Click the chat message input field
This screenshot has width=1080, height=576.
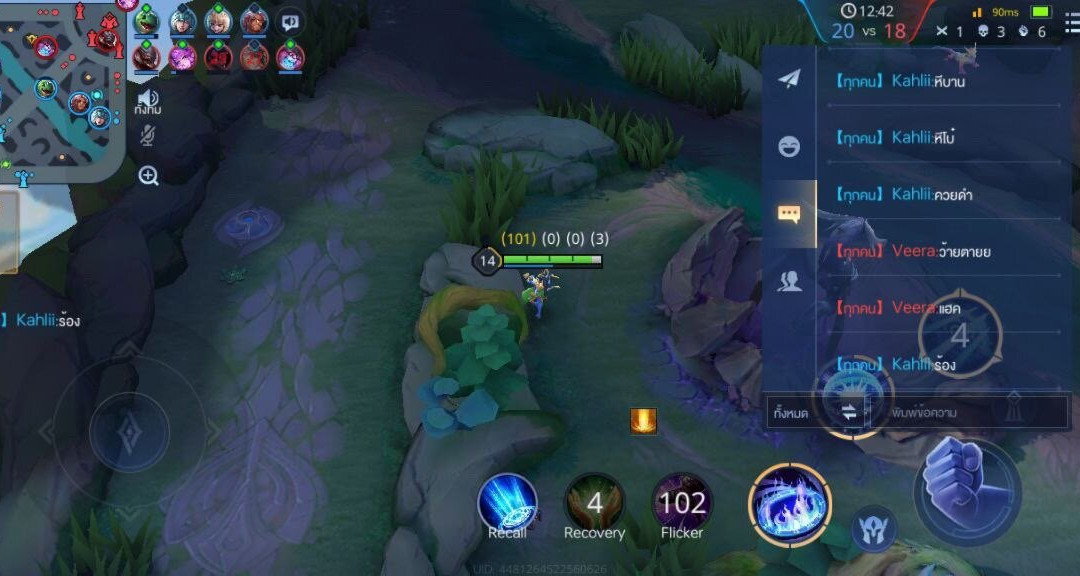pyautogui.click(x=965, y=412)
